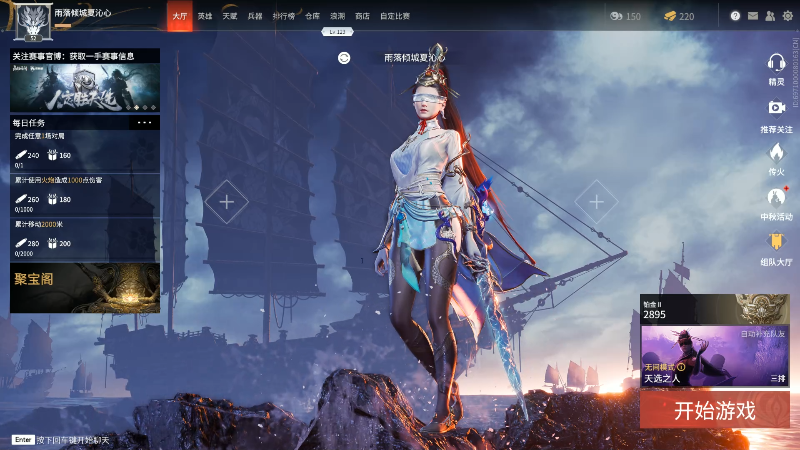Click the player avatar emblem

(x=37, y=17)
